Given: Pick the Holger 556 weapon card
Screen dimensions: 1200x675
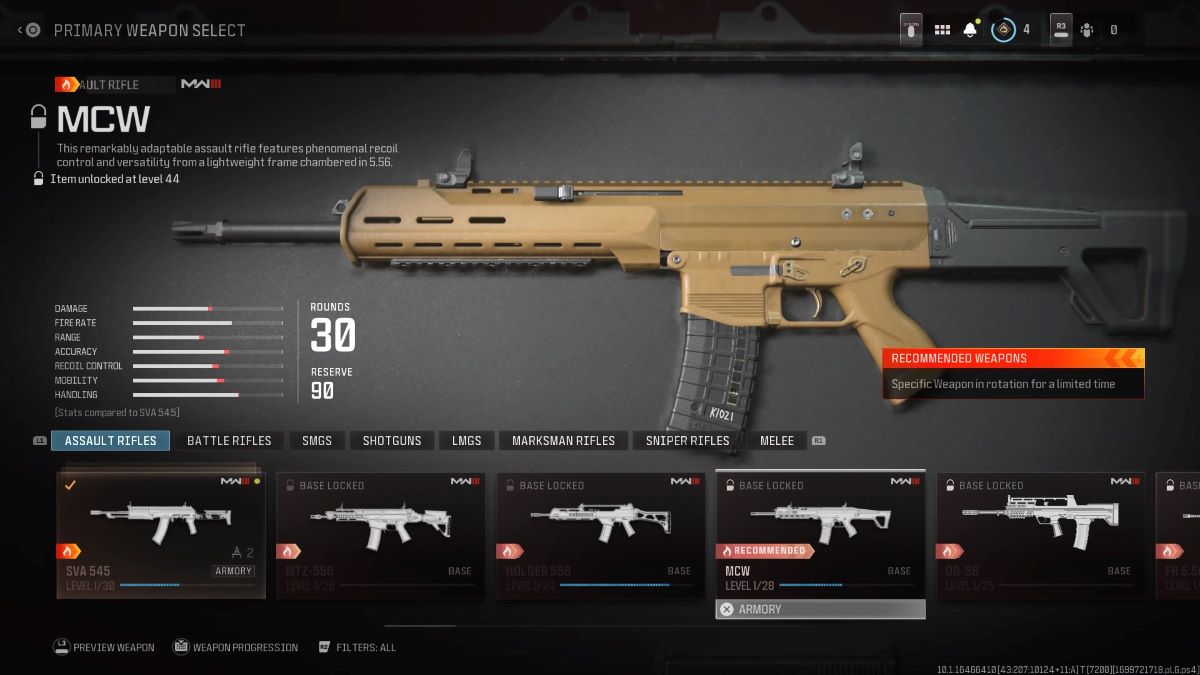Looking at the screenshot, I should [600, 535].
